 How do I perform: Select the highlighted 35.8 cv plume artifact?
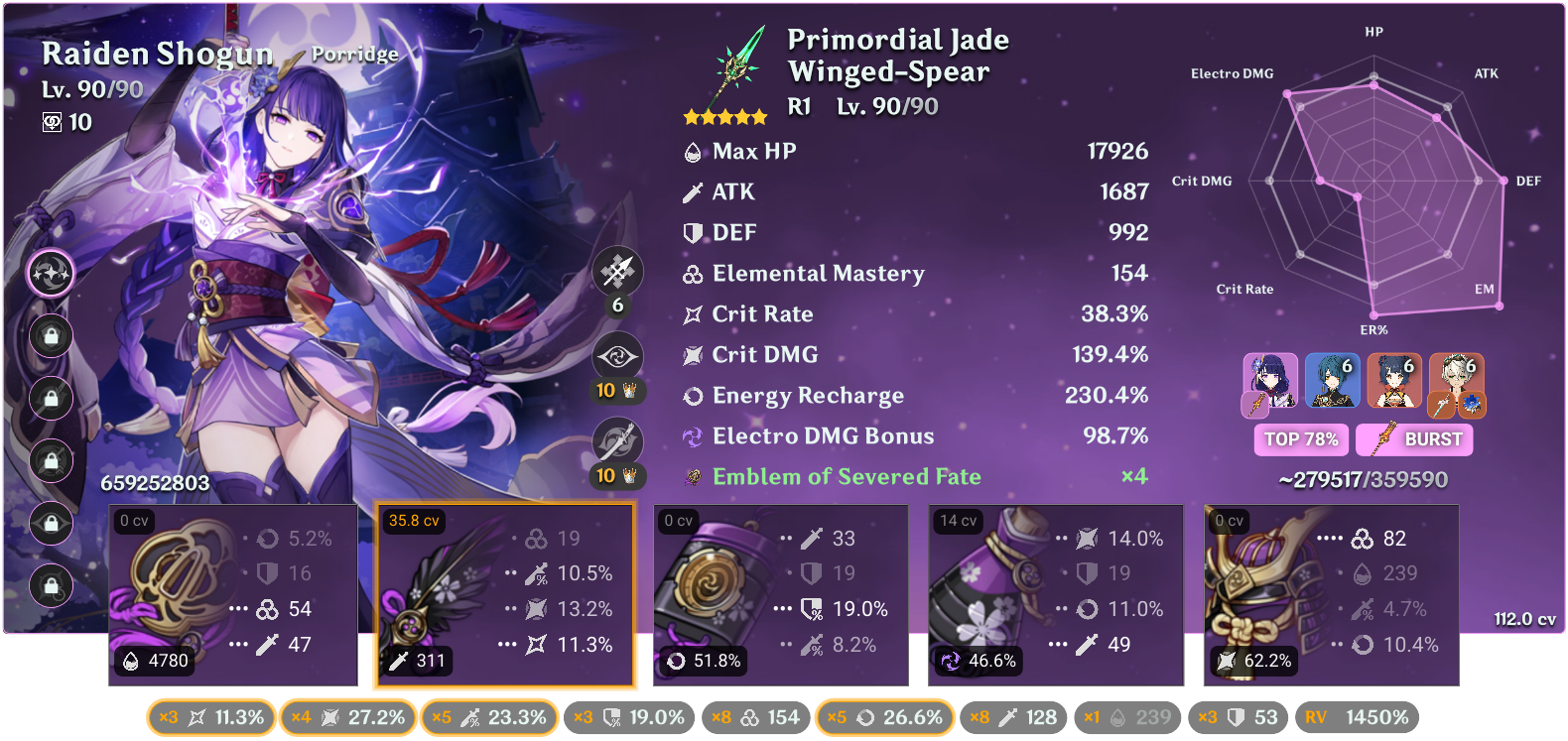[505, 593]
